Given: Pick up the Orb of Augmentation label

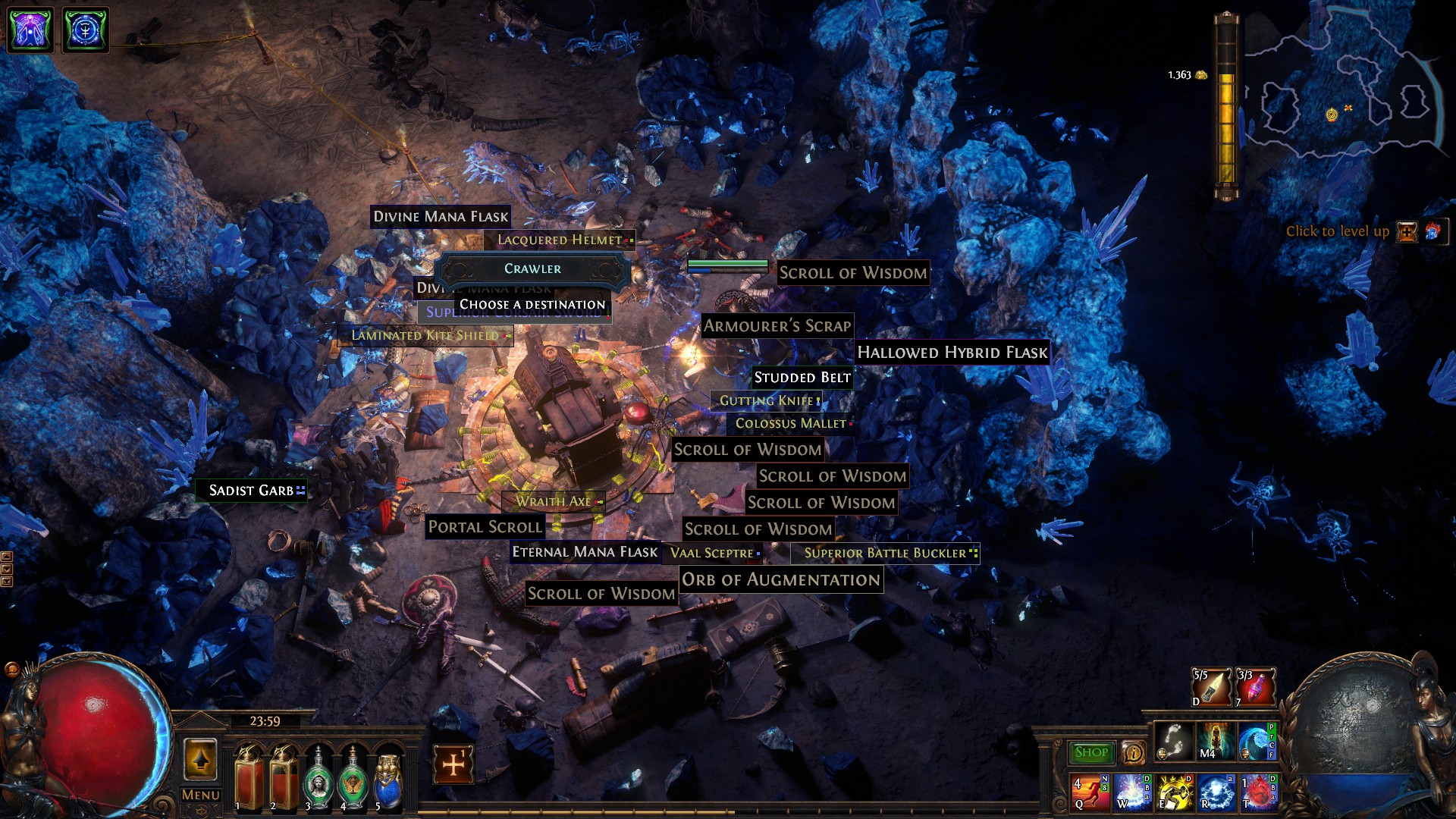Looking at the screenshot, I should [x=780, y=580].
